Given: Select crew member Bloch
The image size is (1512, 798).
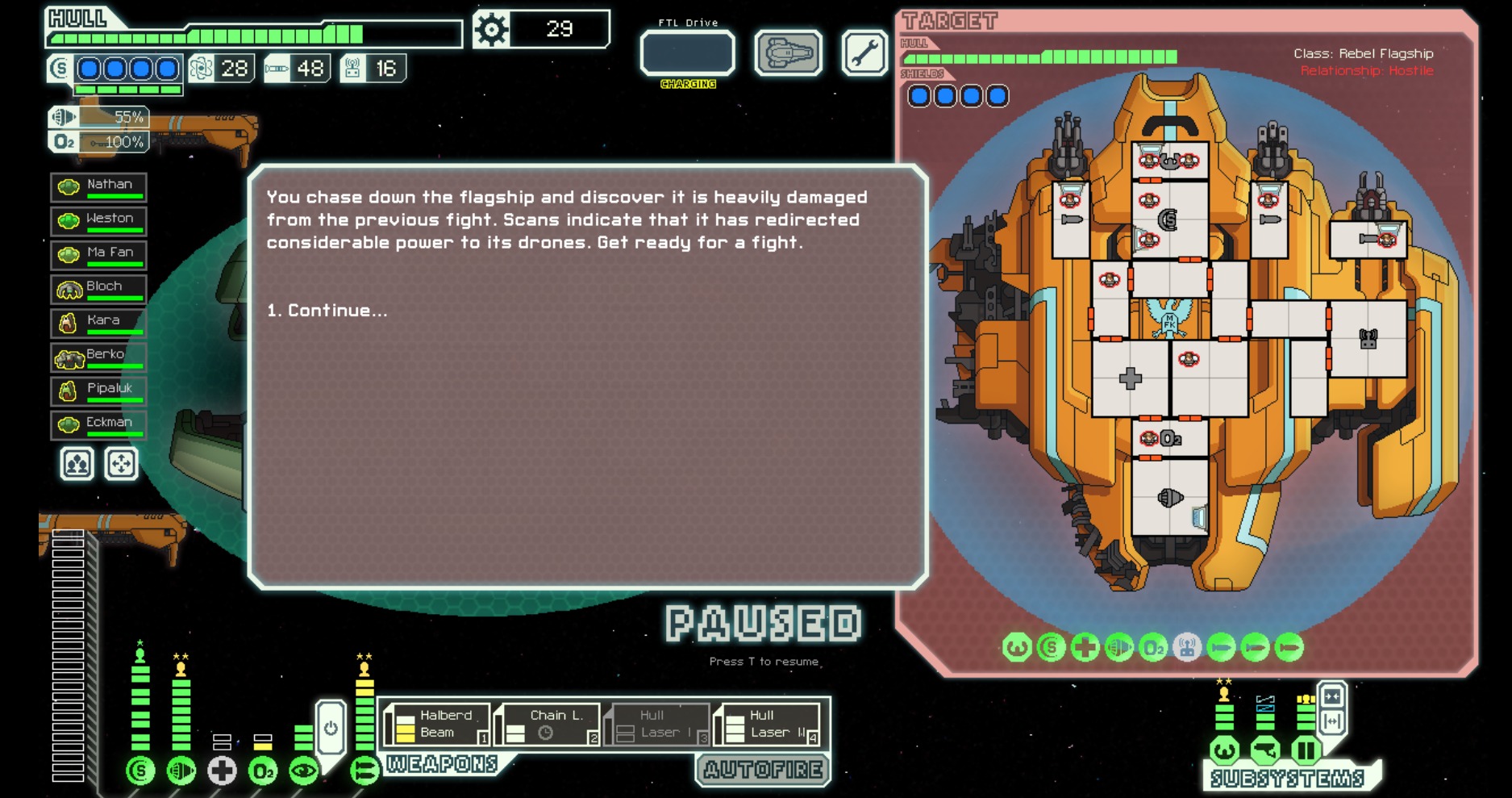Looking at the screenshot, I should [98, 288].
